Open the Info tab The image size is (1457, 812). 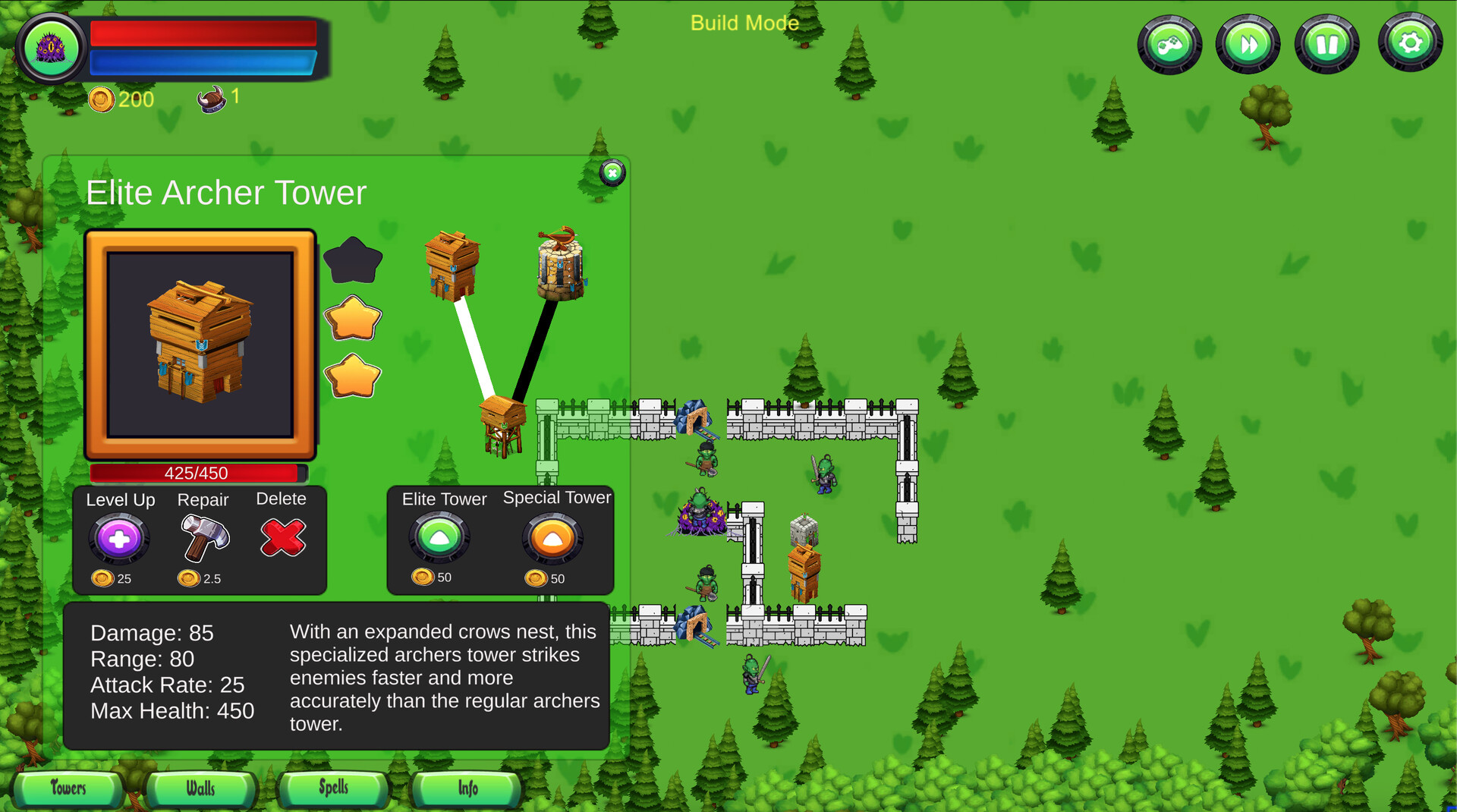466,789
